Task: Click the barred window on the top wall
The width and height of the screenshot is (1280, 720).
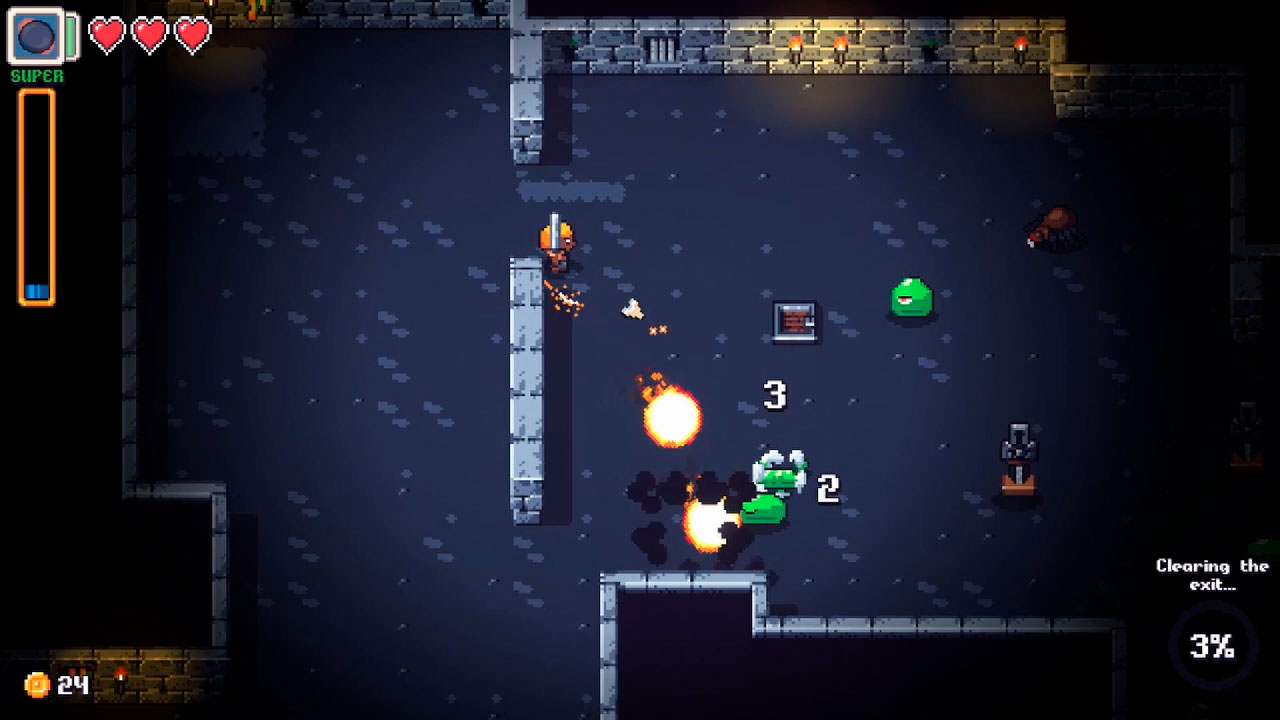Action: [660, 50]
